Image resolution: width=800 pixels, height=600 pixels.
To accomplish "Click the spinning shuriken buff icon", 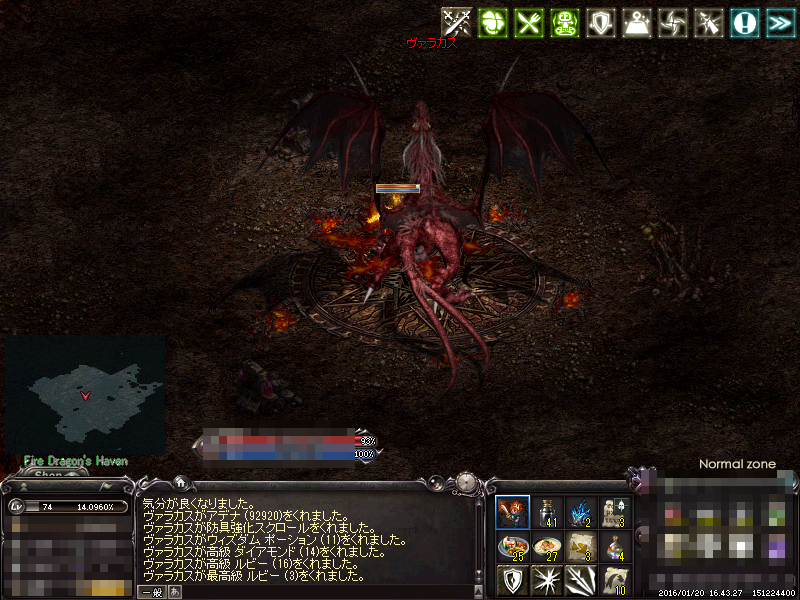I will point(672,22).
